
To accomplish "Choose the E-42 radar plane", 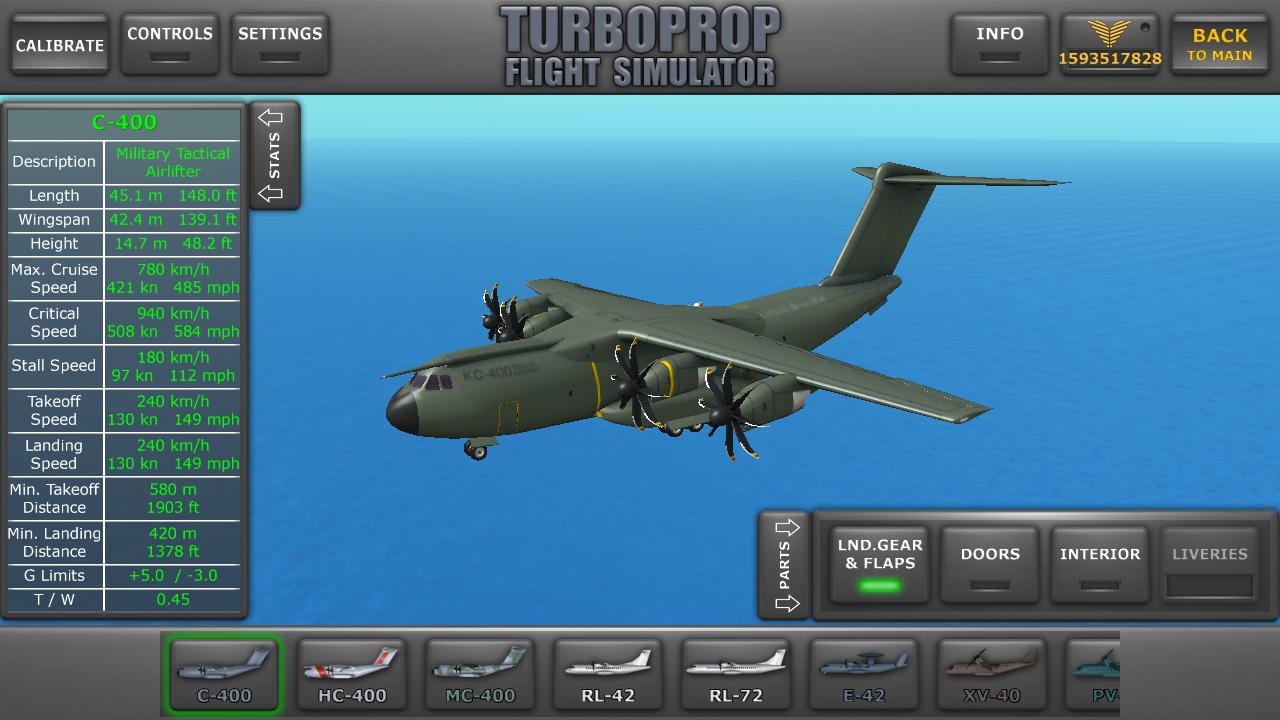I will pos(864,675).
